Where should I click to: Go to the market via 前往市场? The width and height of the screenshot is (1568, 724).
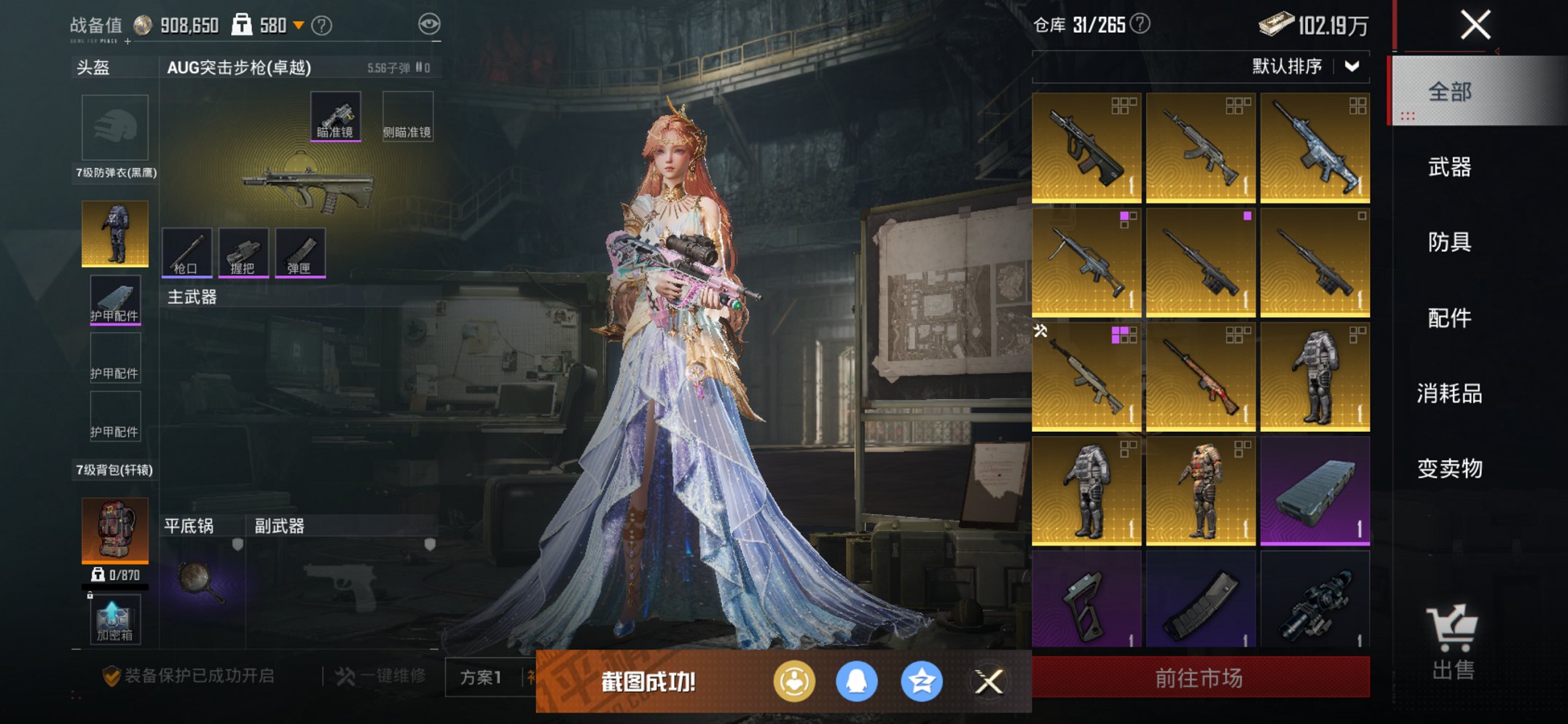pyautogui.click(x=1200, y=678)
